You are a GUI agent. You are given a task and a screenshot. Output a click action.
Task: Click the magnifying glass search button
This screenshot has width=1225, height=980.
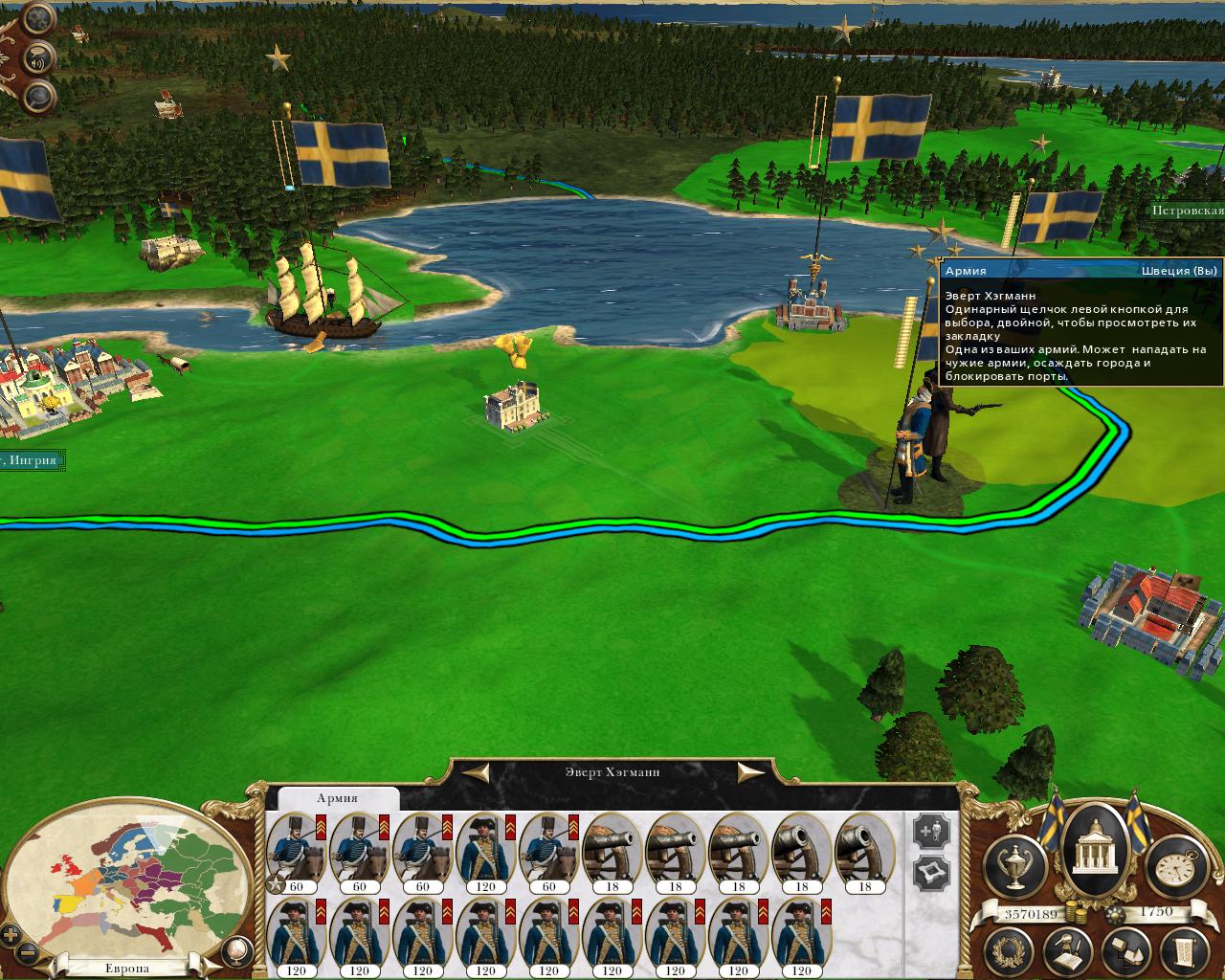coord(39,95)
